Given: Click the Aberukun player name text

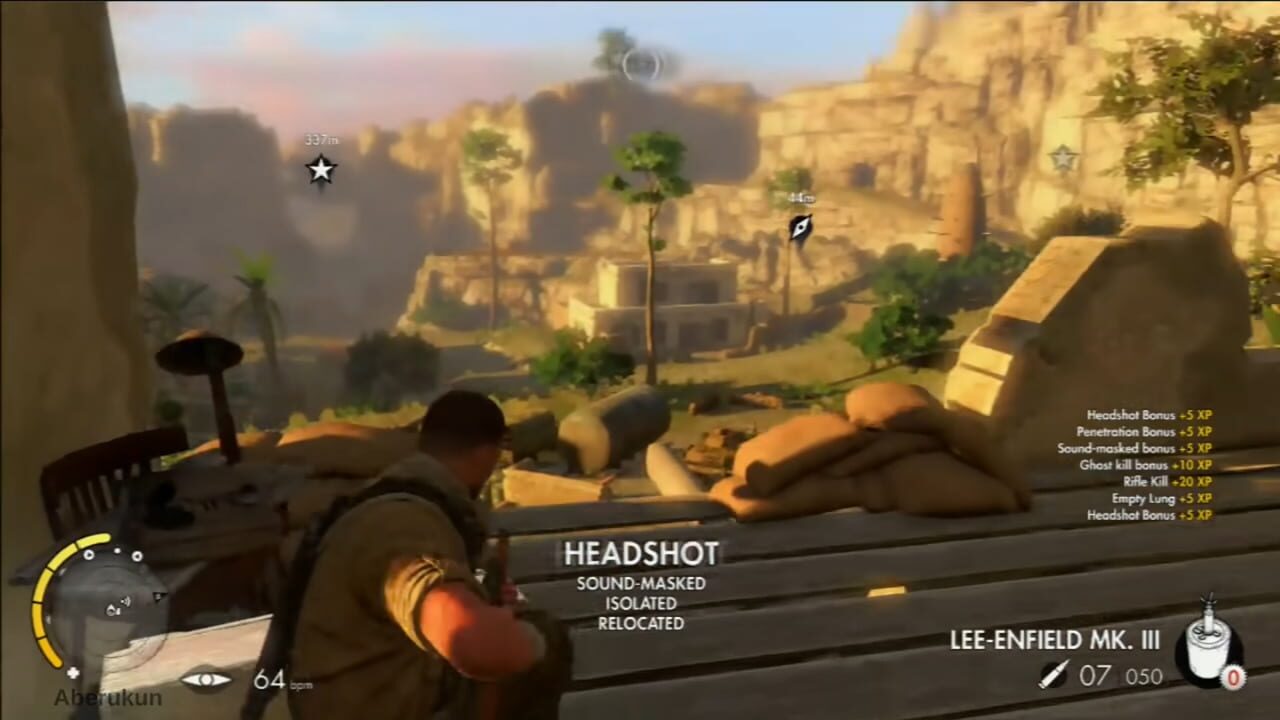Looking at the screenshot, I should coord(108,696).
